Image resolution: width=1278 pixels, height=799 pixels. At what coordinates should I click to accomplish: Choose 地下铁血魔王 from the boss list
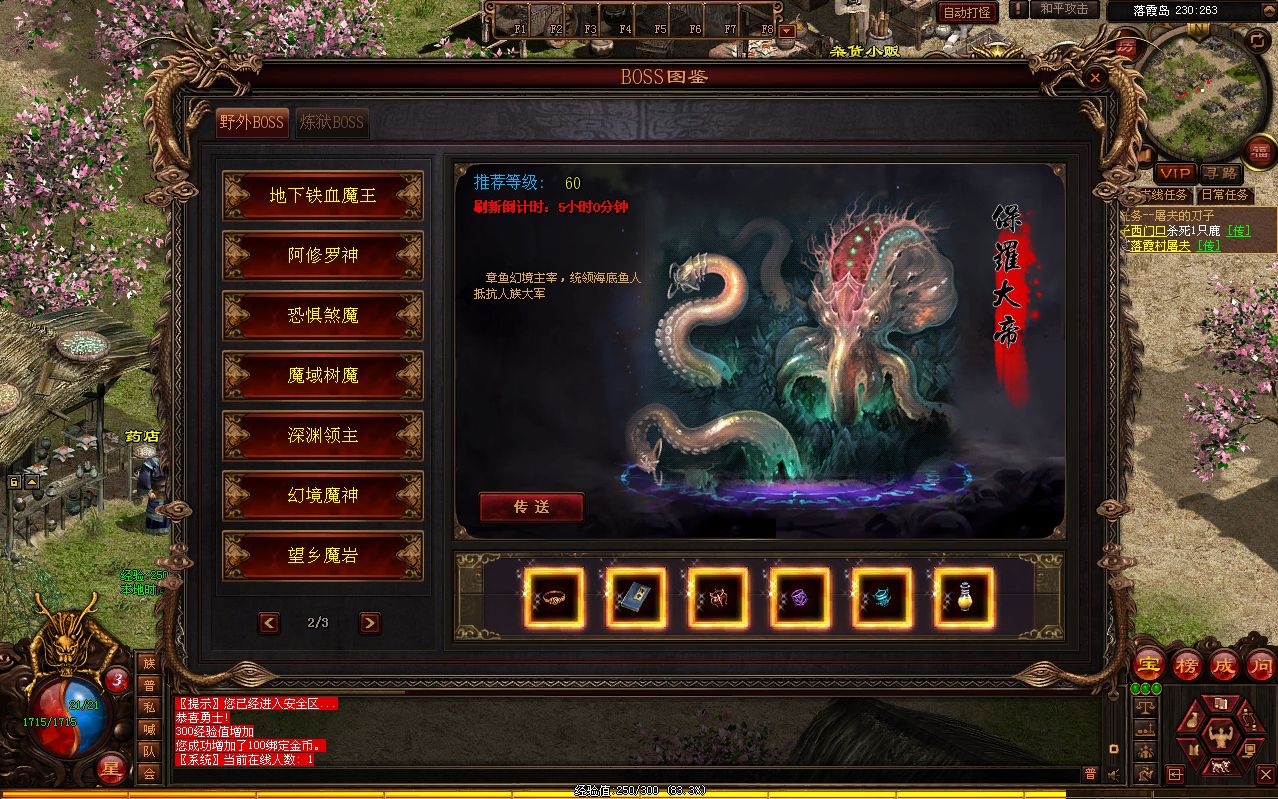click(322, 195)
